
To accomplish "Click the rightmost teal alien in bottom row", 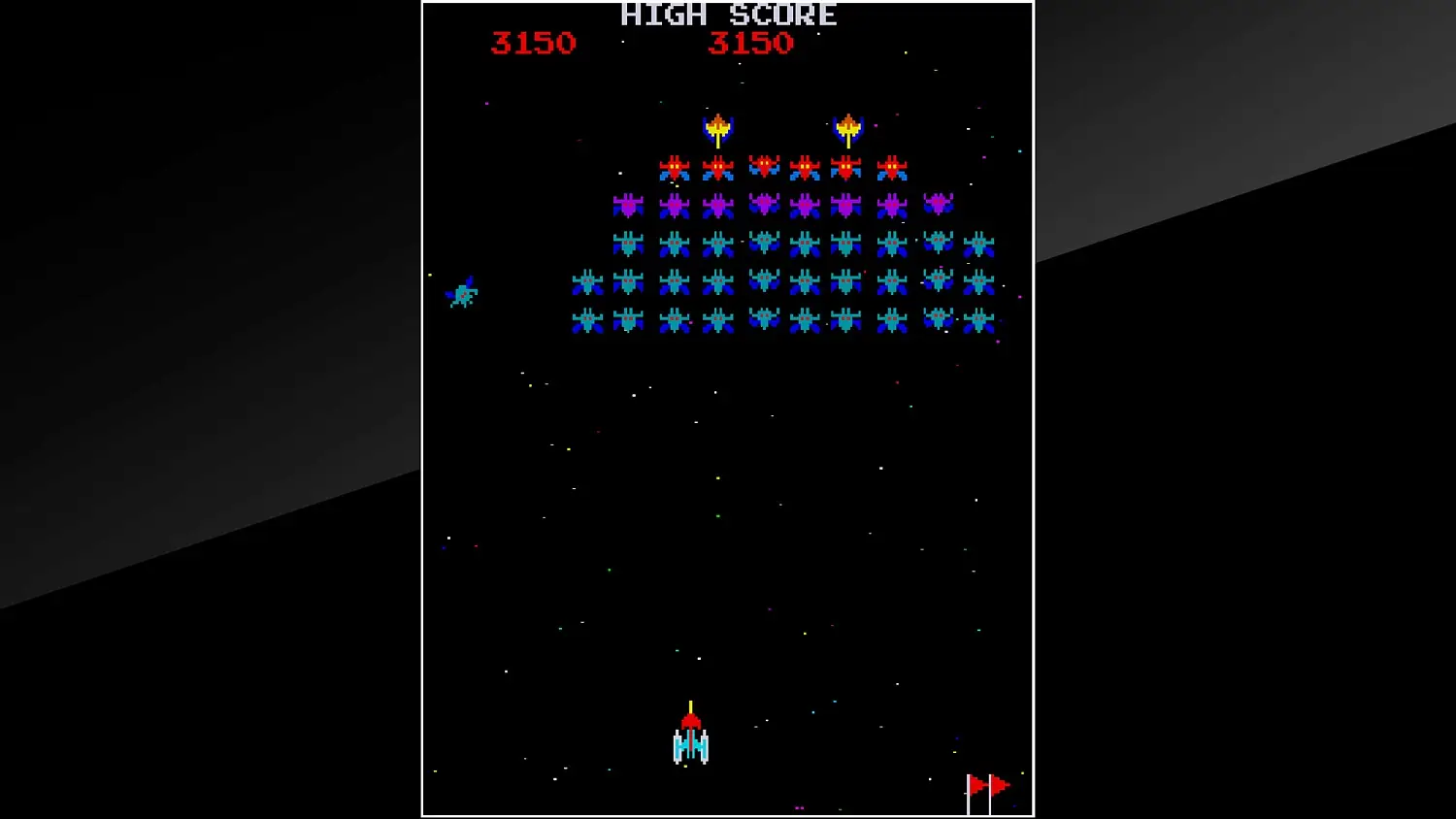I will 979,321.
